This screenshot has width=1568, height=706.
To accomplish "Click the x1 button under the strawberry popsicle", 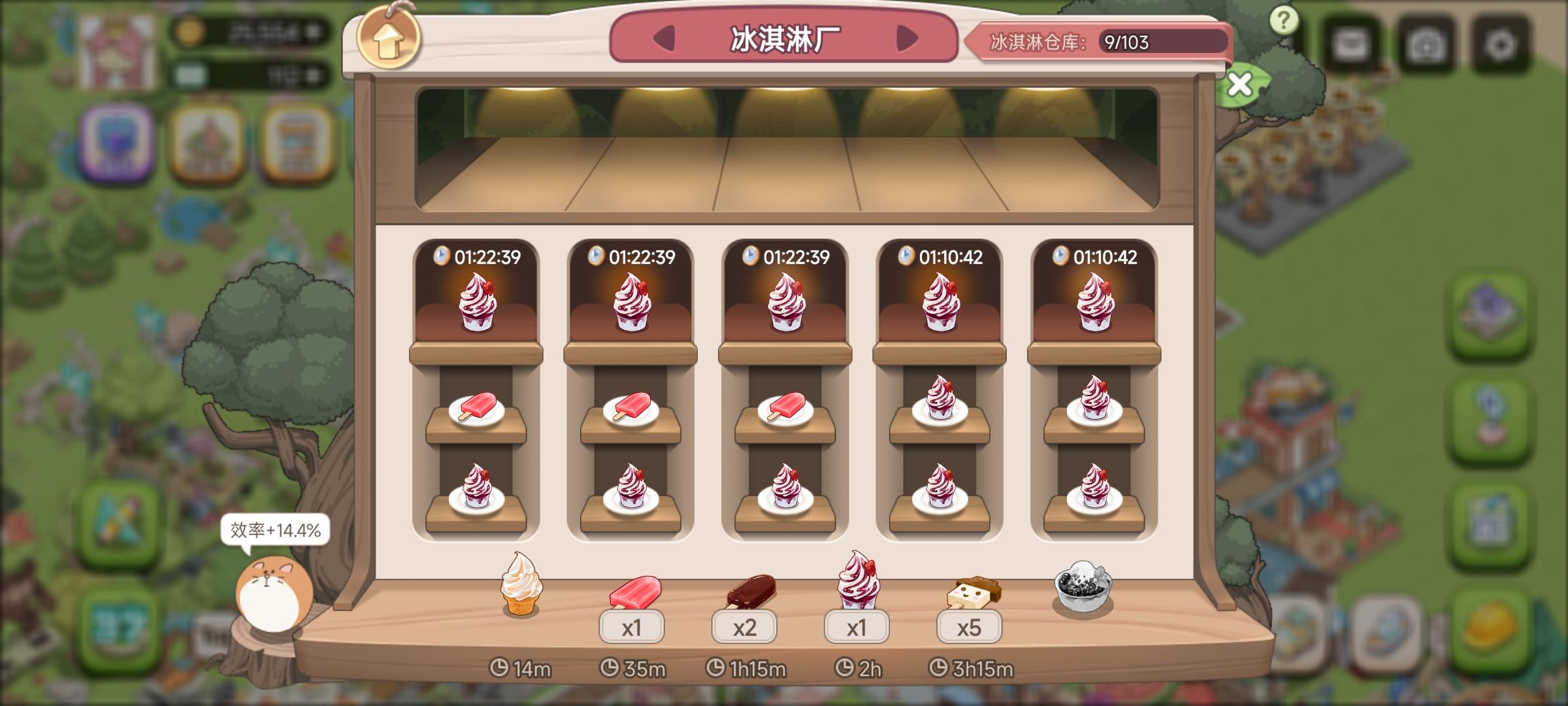I will coord(632,628).
